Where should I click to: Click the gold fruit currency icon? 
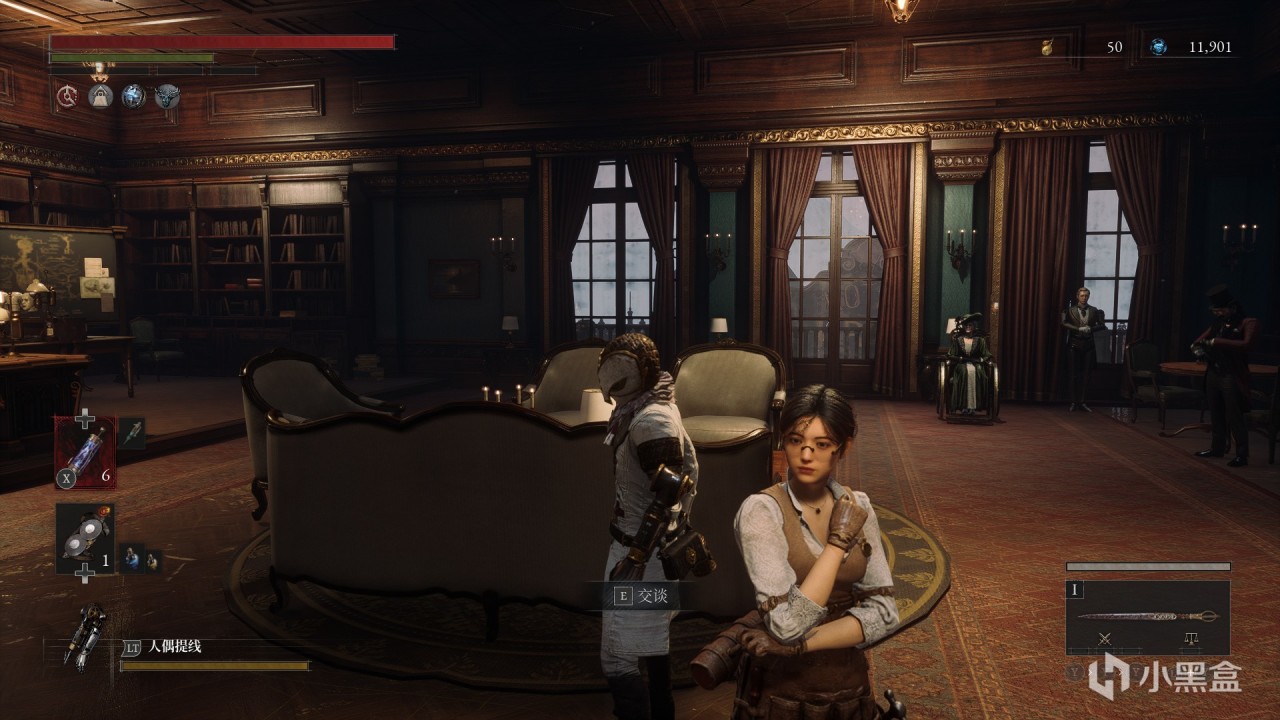point(1047,47)
